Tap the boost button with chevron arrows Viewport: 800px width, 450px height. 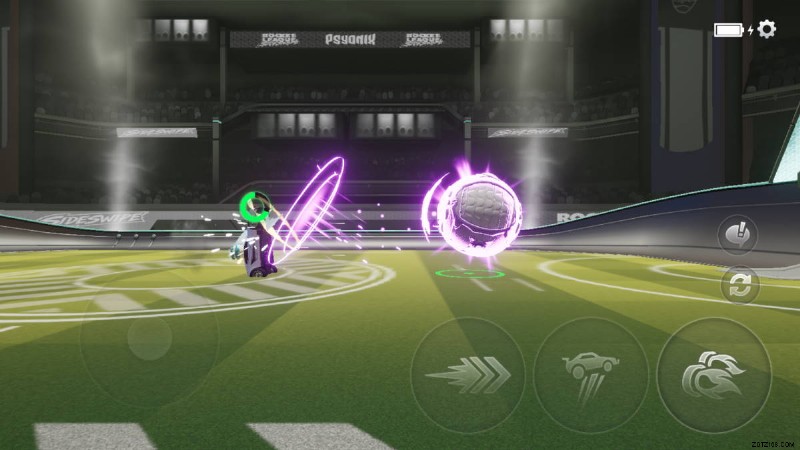click(468, 375)
